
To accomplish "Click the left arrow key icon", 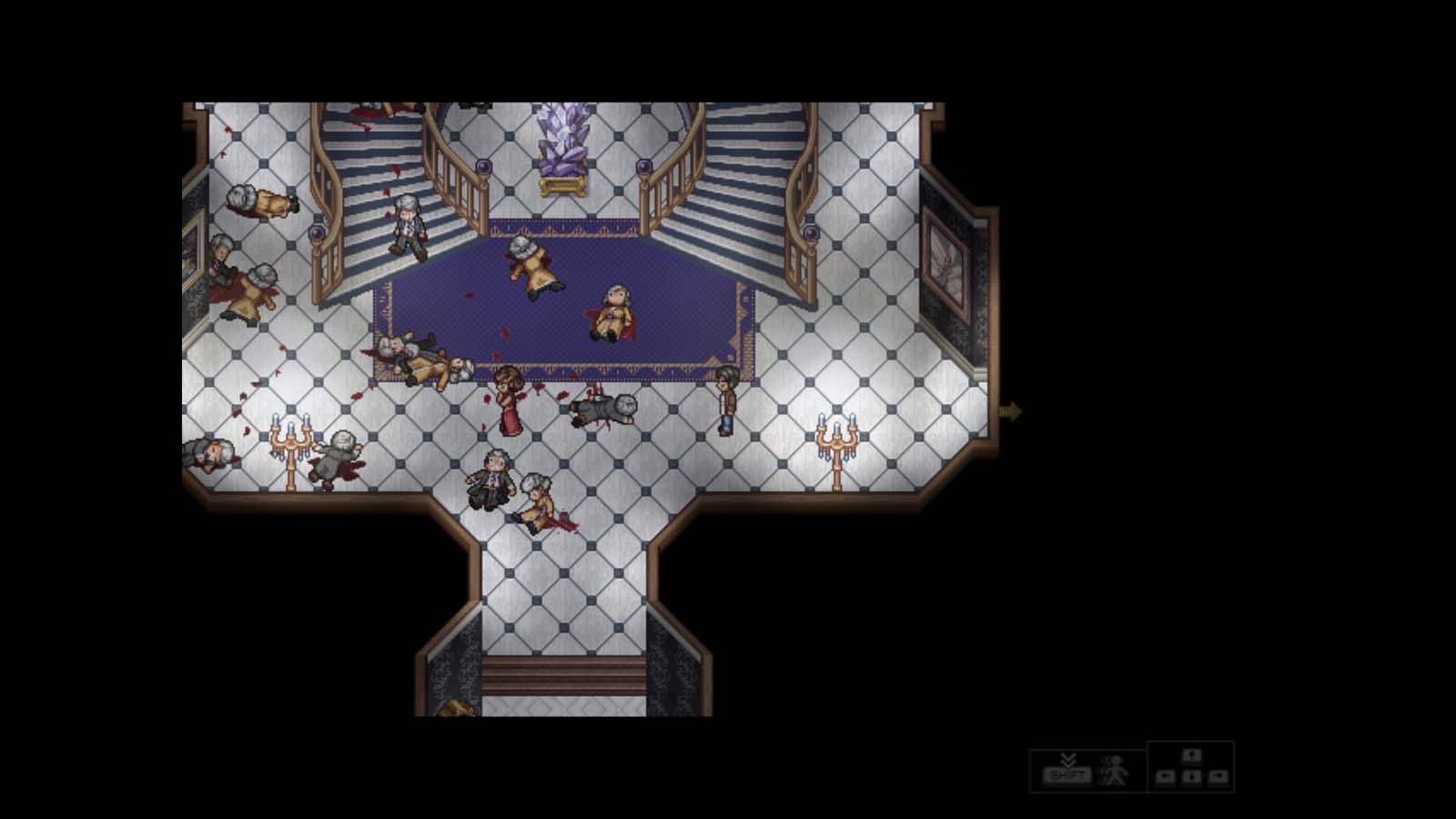I will [x=1168, y=775].
